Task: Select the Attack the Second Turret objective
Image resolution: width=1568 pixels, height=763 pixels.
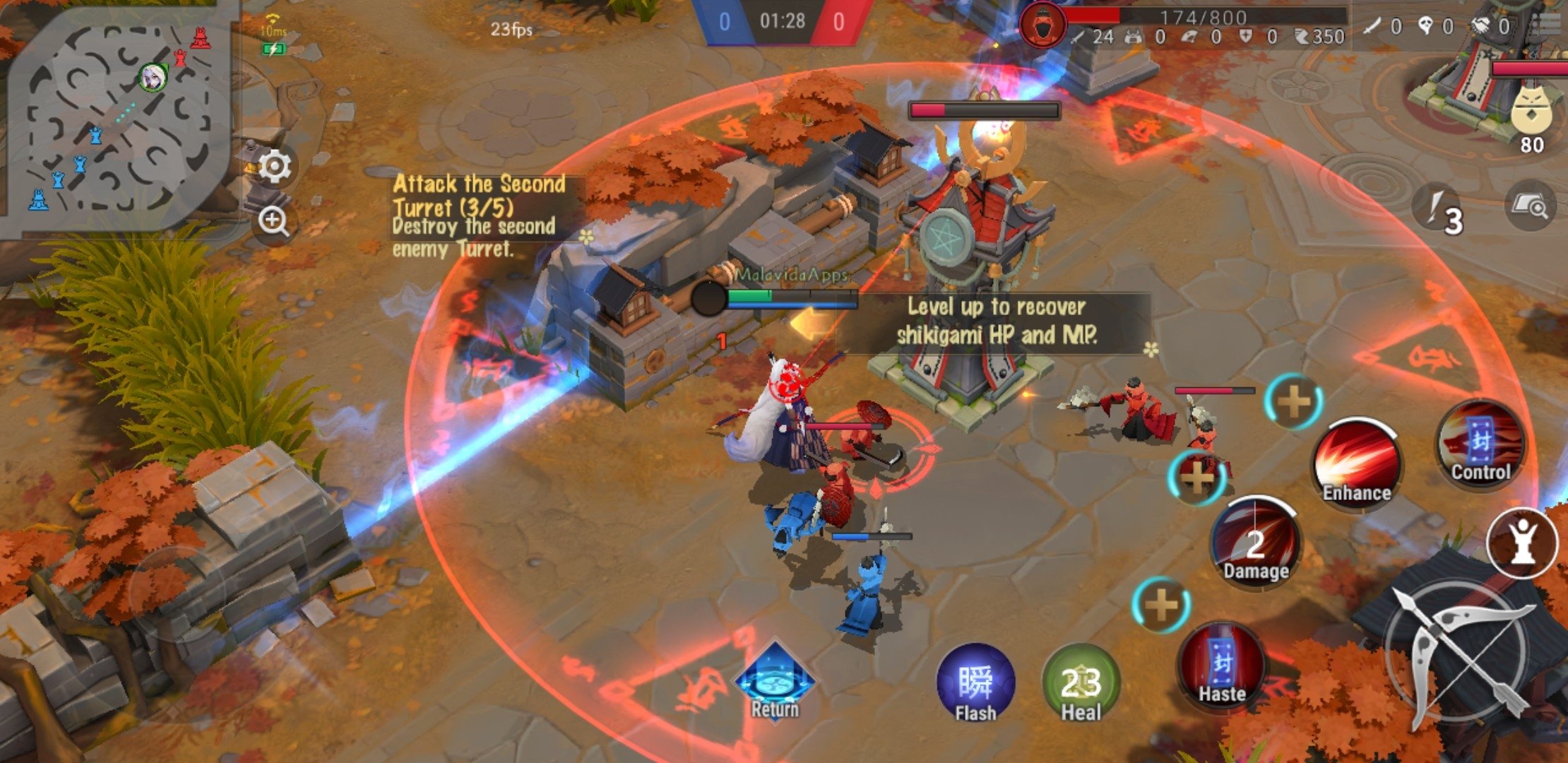Action: tap(480, 215)
